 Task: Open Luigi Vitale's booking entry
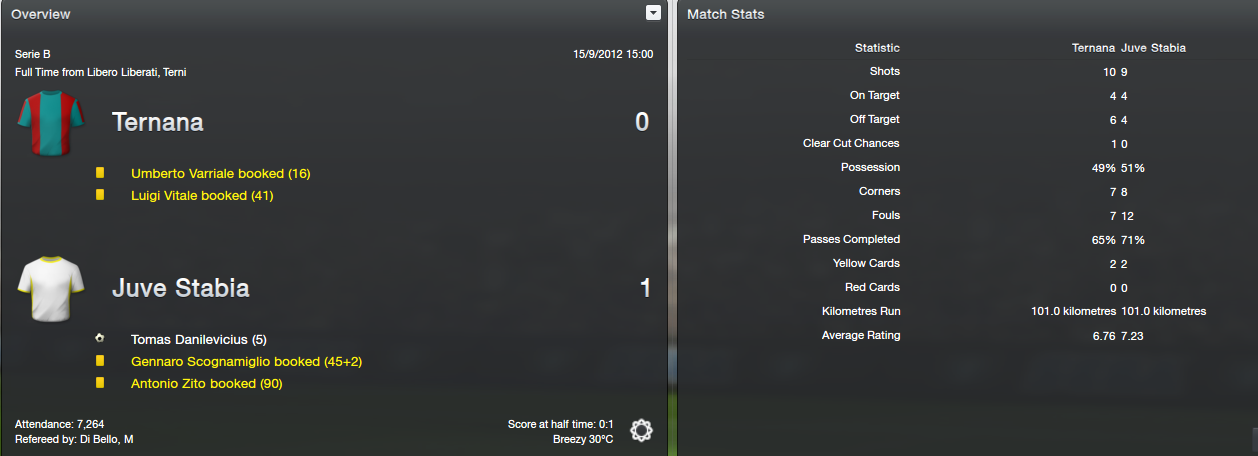coord(201,196)
